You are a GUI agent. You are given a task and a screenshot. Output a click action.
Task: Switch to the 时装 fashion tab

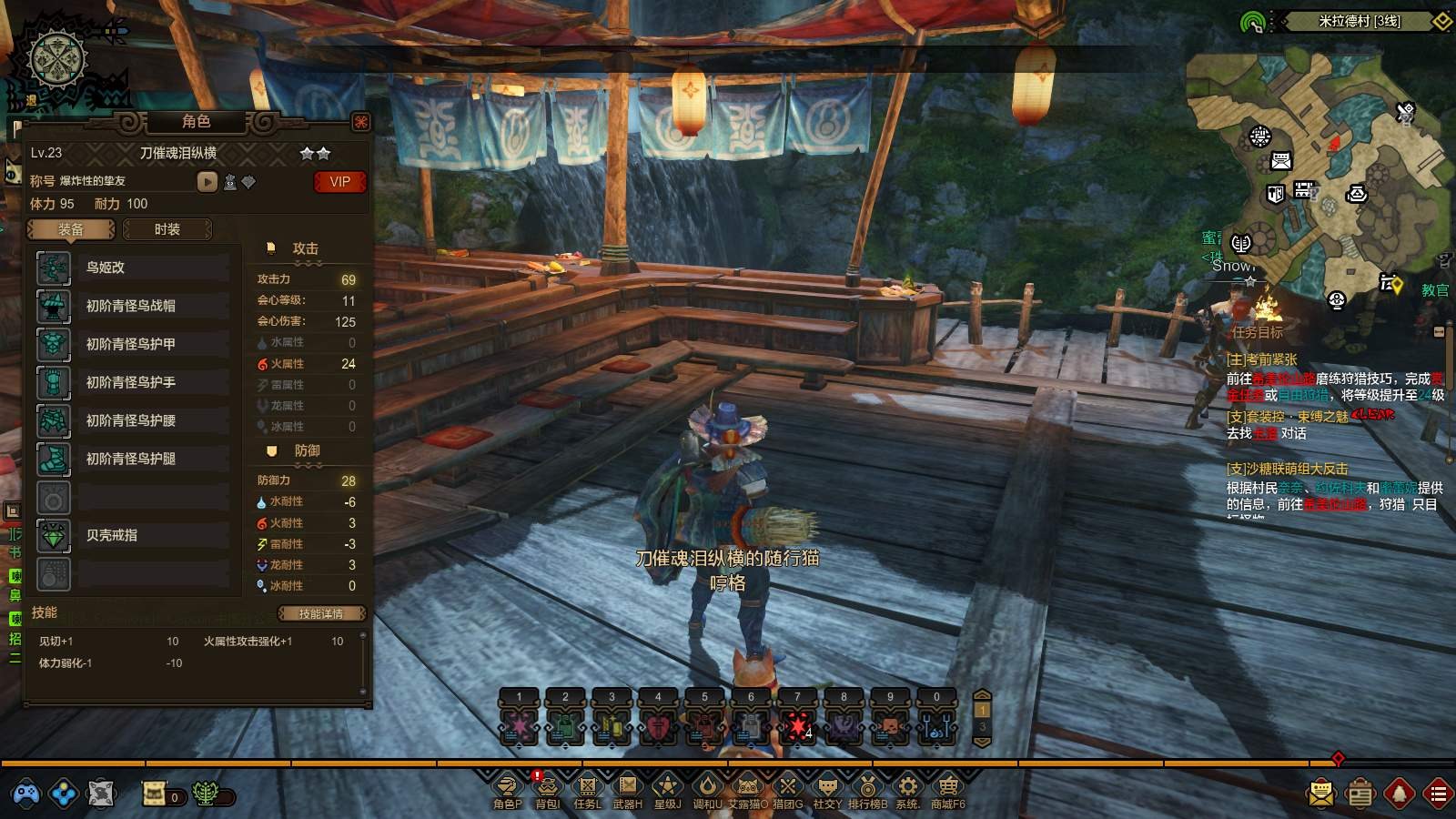pyautogui.click(x=167, y=229)
